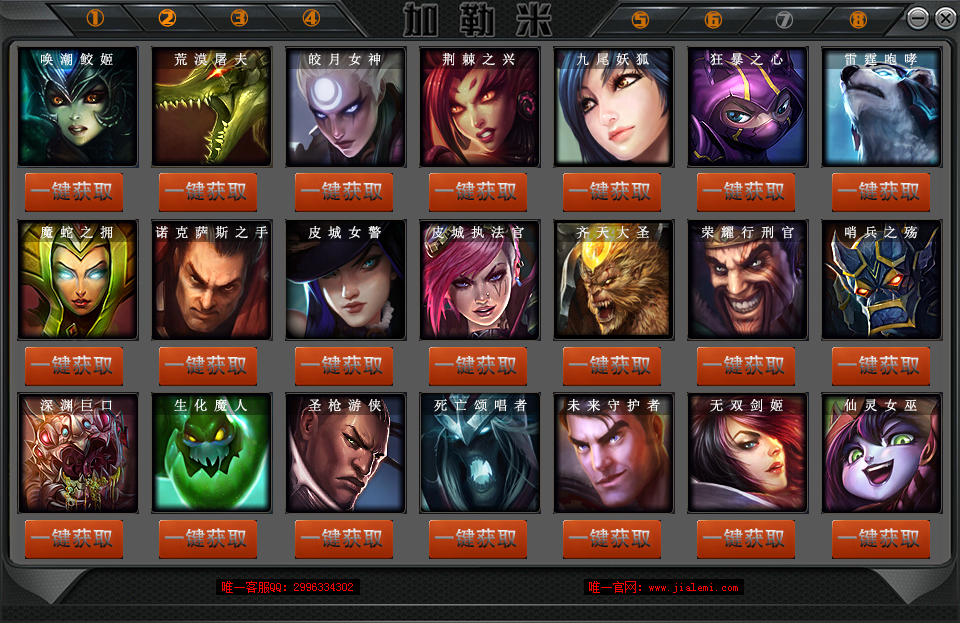This screenshot has height=623, width=960.
Task: Select tab number 8
Action: (x=857, y=19)
